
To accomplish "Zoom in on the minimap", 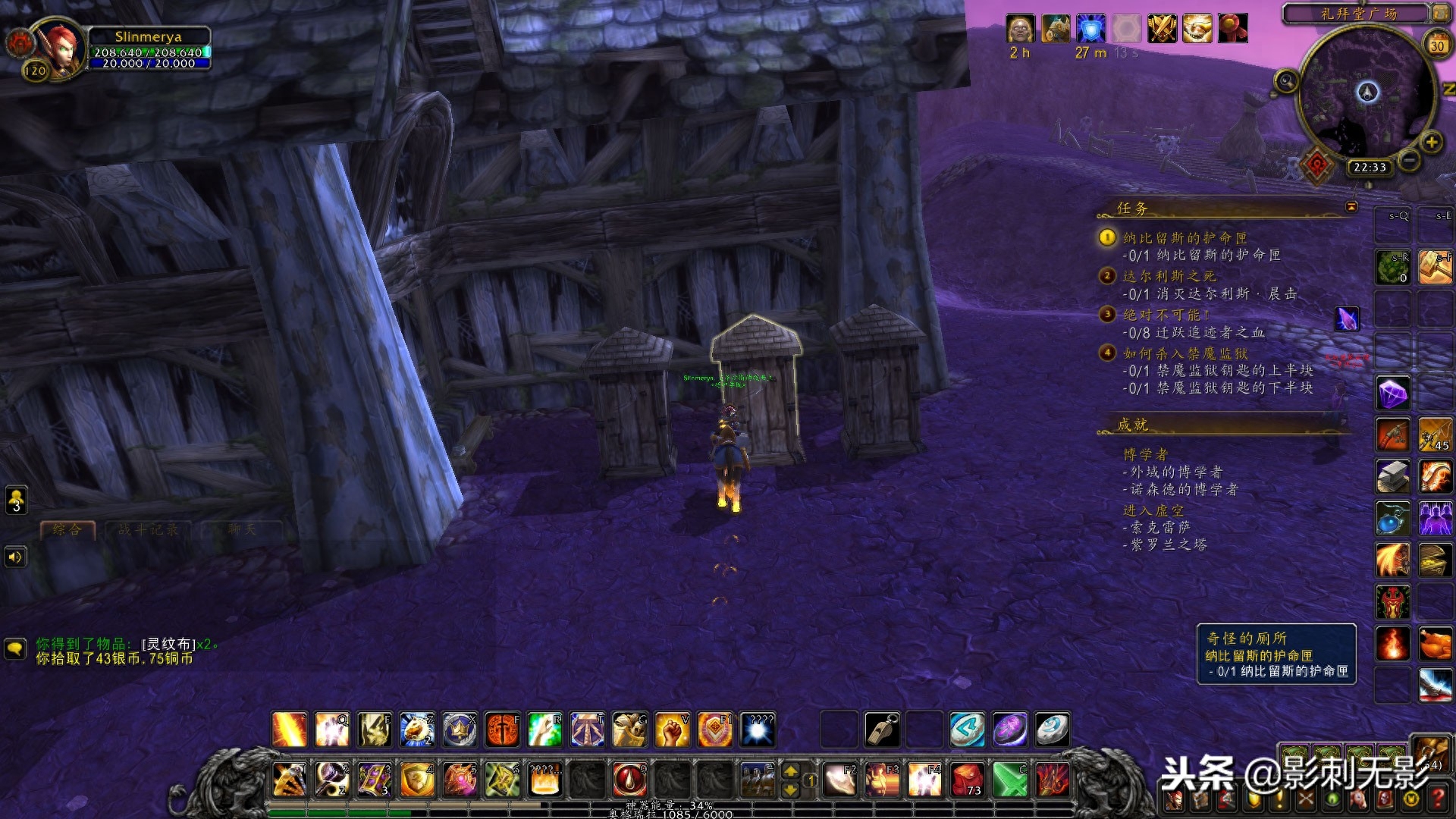I will coord(1431,142).
